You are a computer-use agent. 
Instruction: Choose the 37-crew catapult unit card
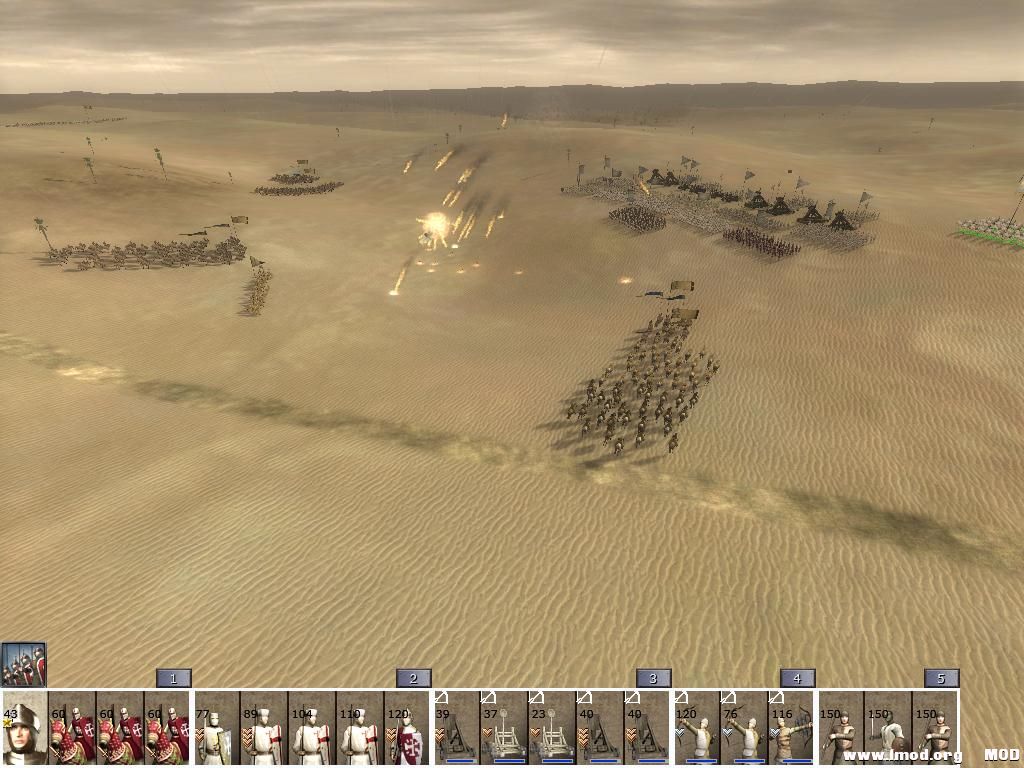pos(504,728)
